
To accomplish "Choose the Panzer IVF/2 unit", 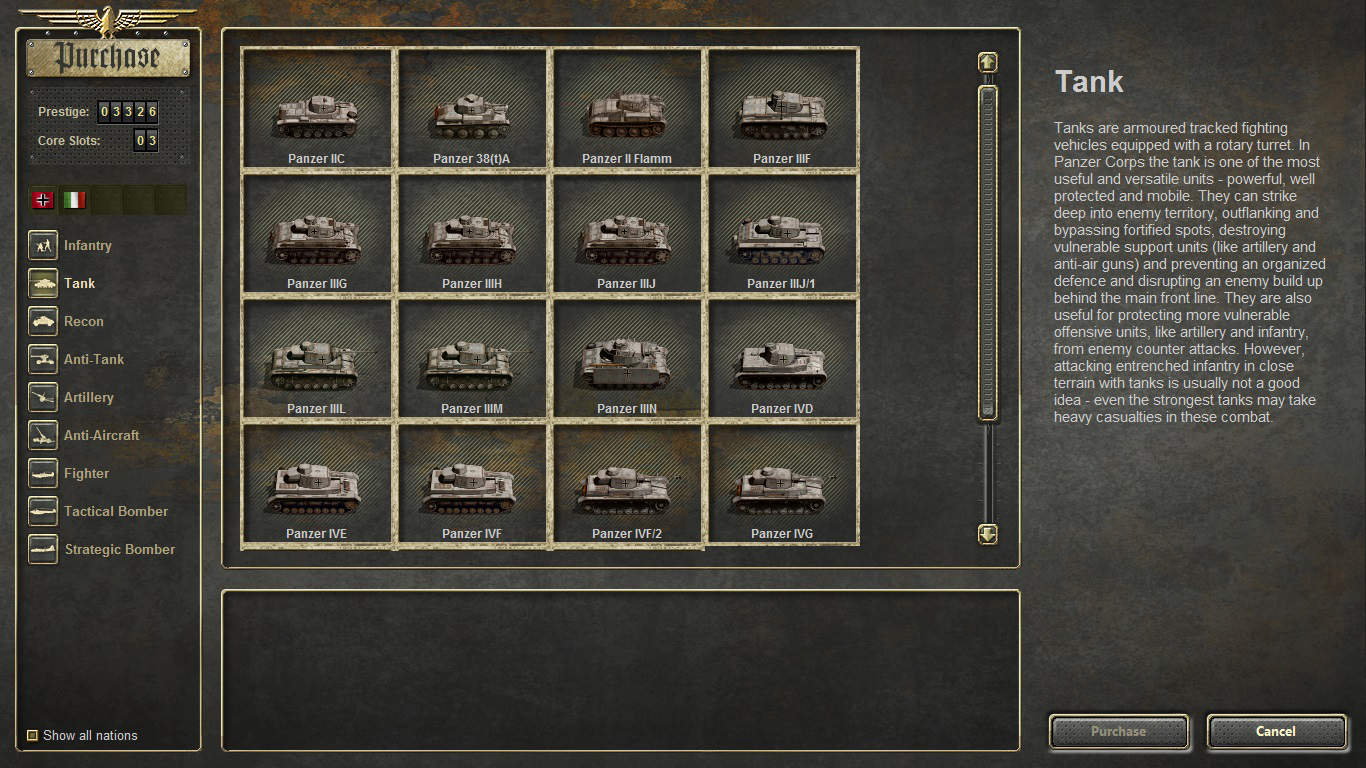I will click(627, 485).
